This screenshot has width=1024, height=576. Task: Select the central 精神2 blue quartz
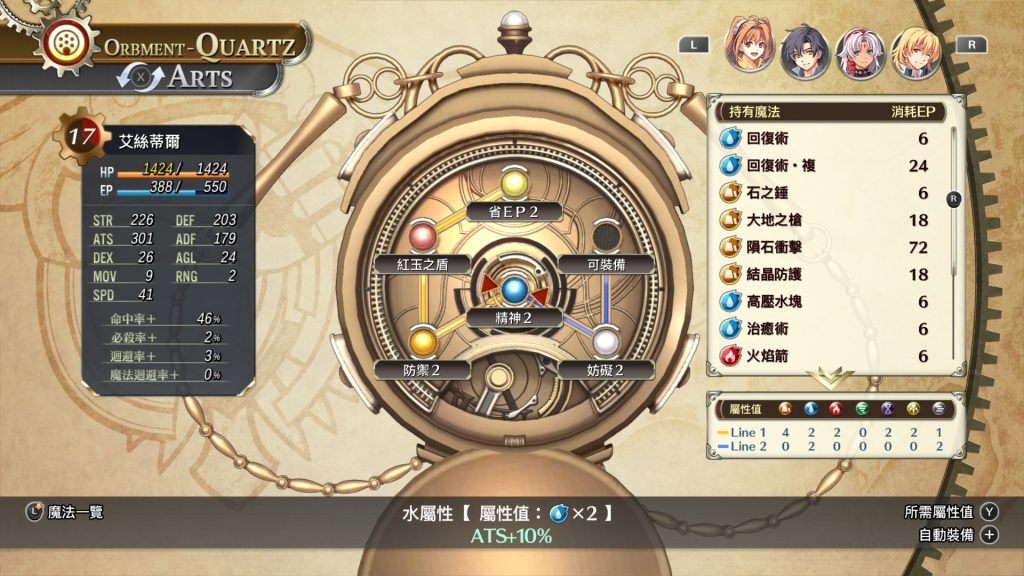[513, 291]
